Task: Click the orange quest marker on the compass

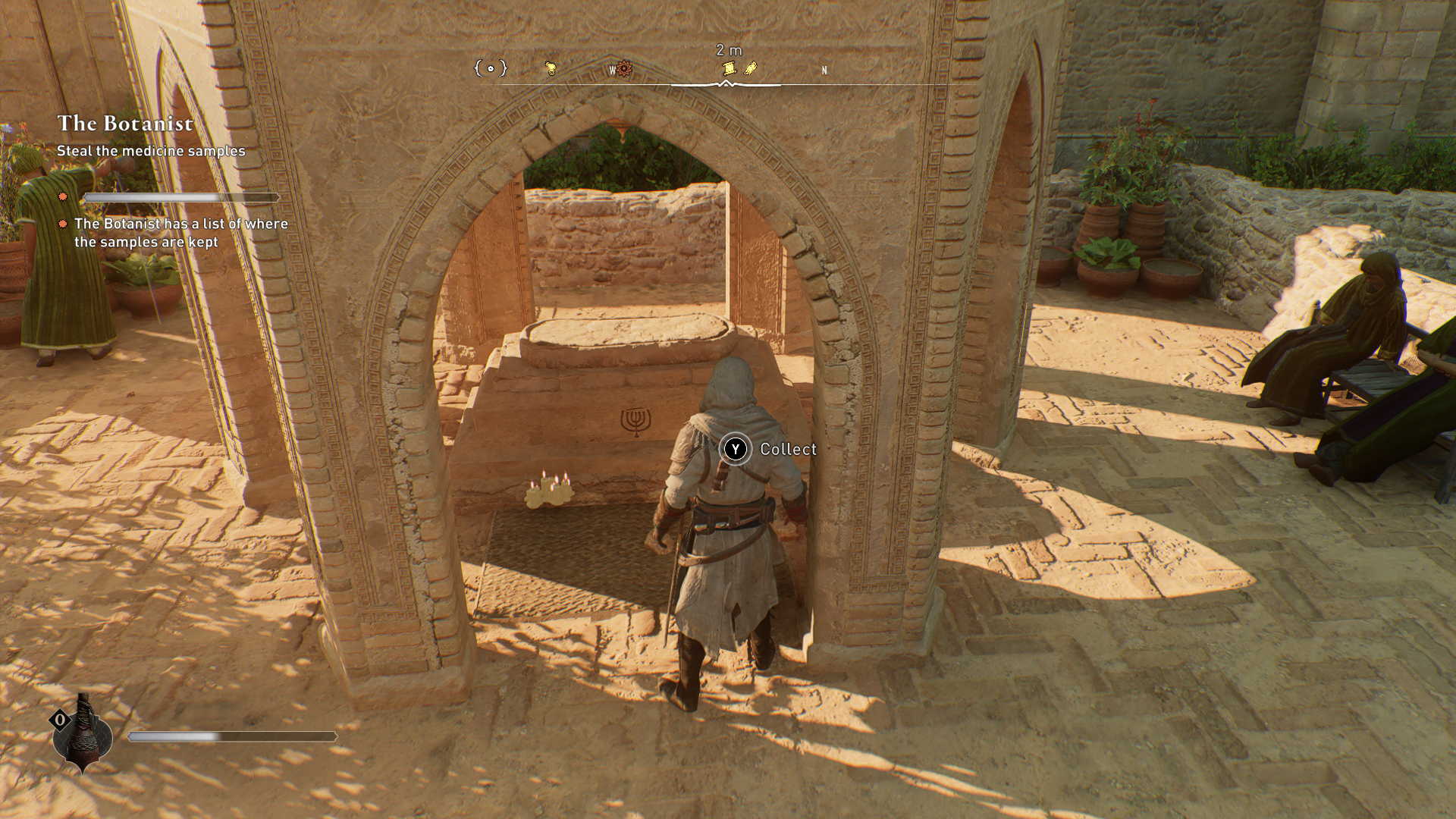Action: [x=623, y=69]
